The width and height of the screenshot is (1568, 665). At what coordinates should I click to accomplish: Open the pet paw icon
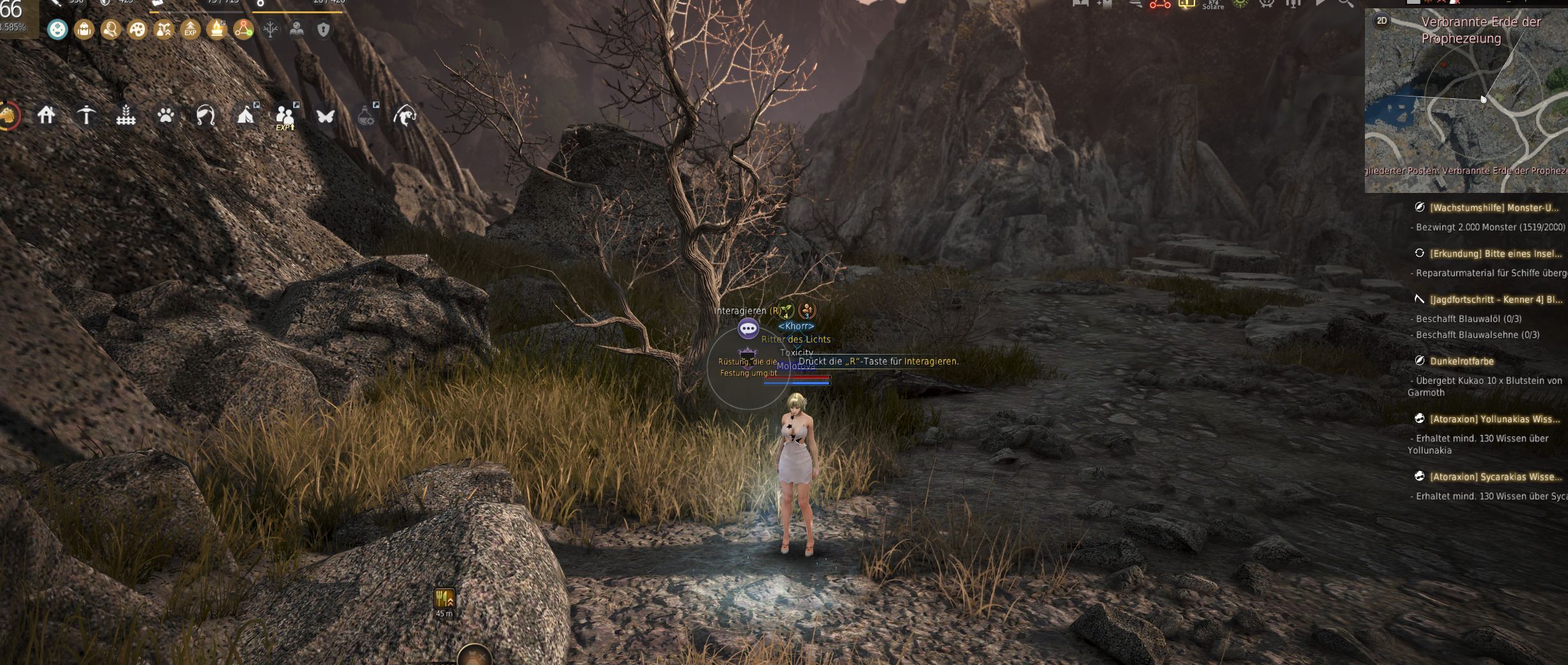pos(166,116)
